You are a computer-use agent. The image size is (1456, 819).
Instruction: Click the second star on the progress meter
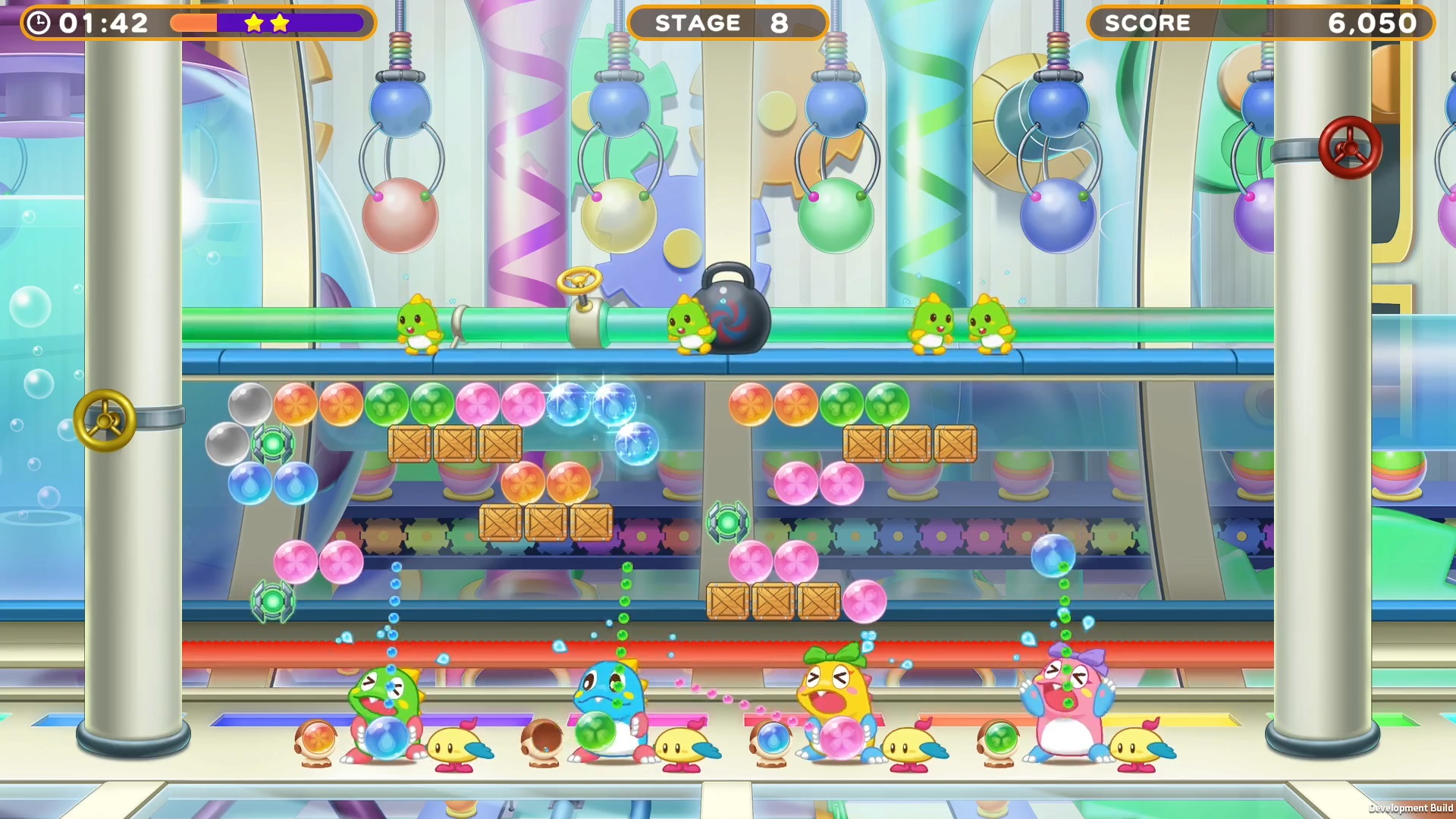[x=281, y=24]
